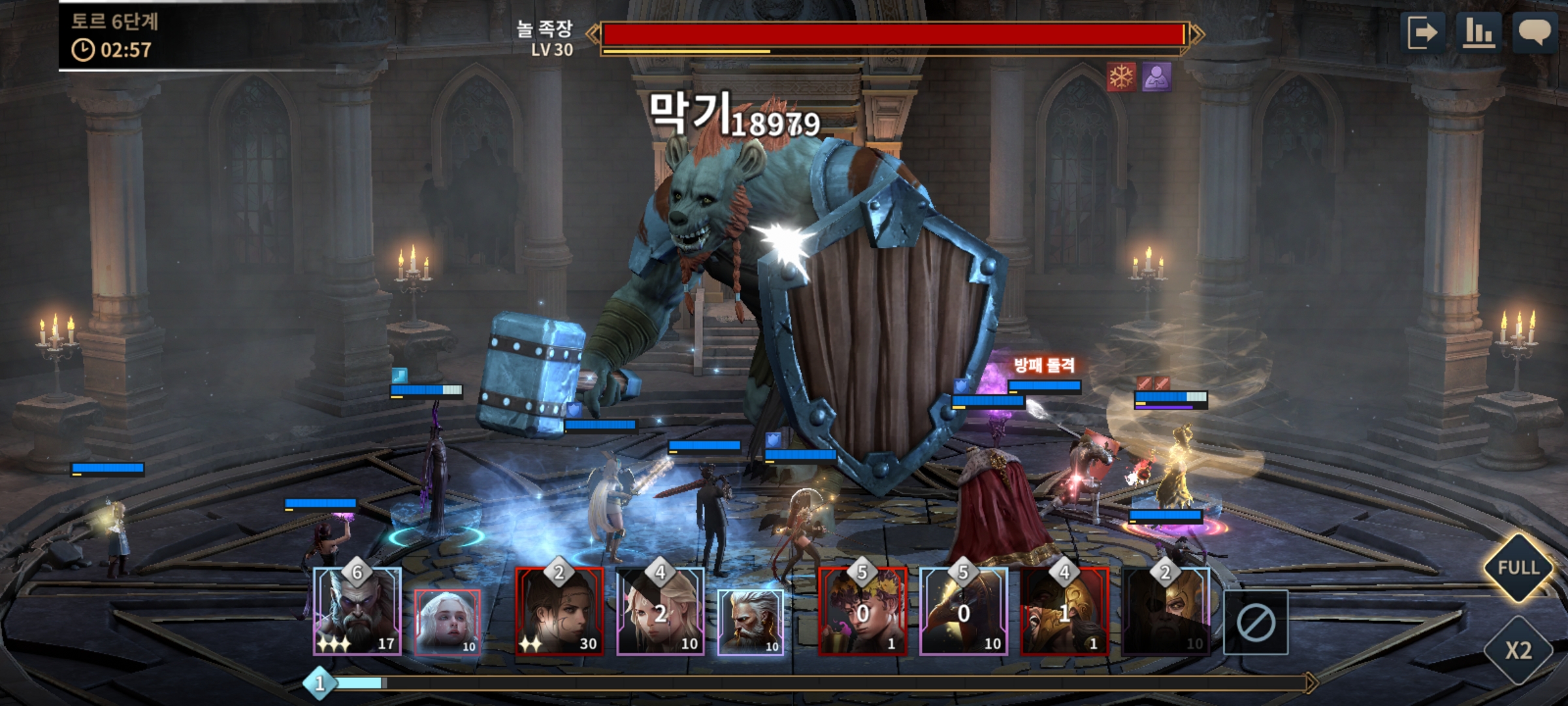Toggle the FULL auto-battle diamond
Screen dimensions: 1568x706
click(x=1518, y=567)
